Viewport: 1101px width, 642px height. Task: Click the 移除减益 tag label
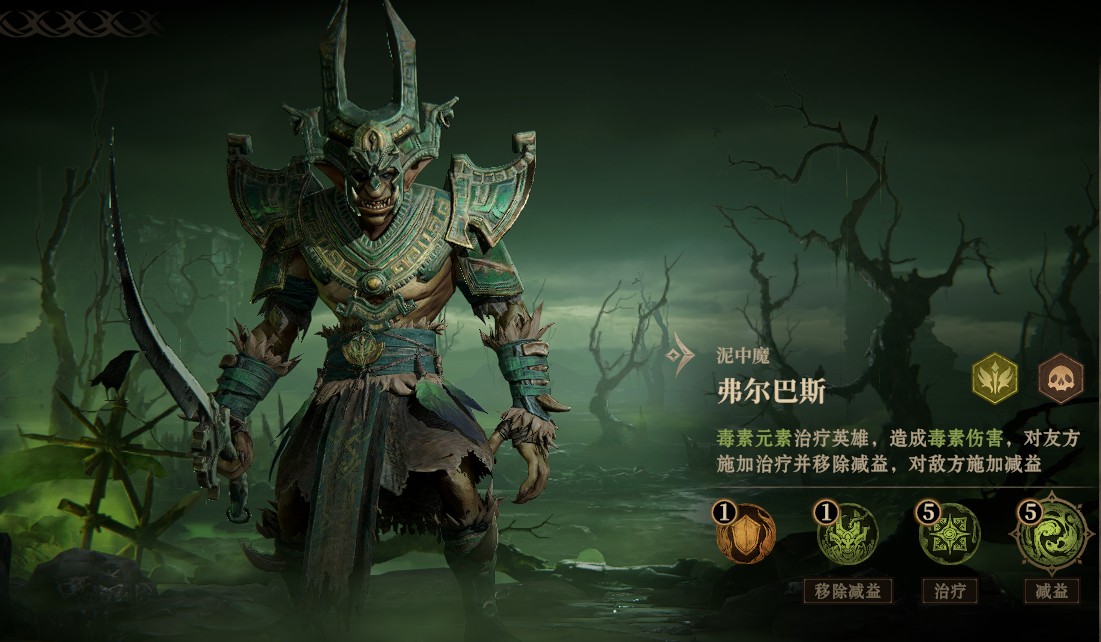coord(849,591)
